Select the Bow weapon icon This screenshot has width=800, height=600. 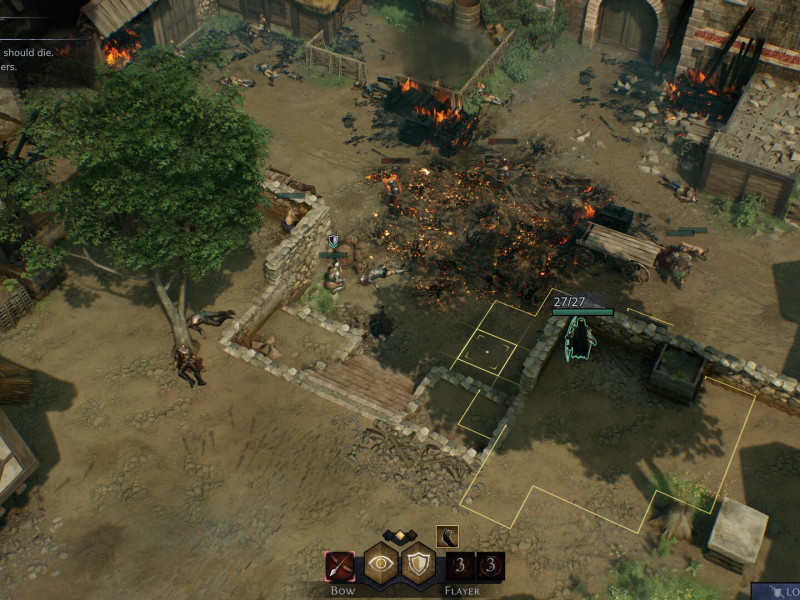[340, 566]
